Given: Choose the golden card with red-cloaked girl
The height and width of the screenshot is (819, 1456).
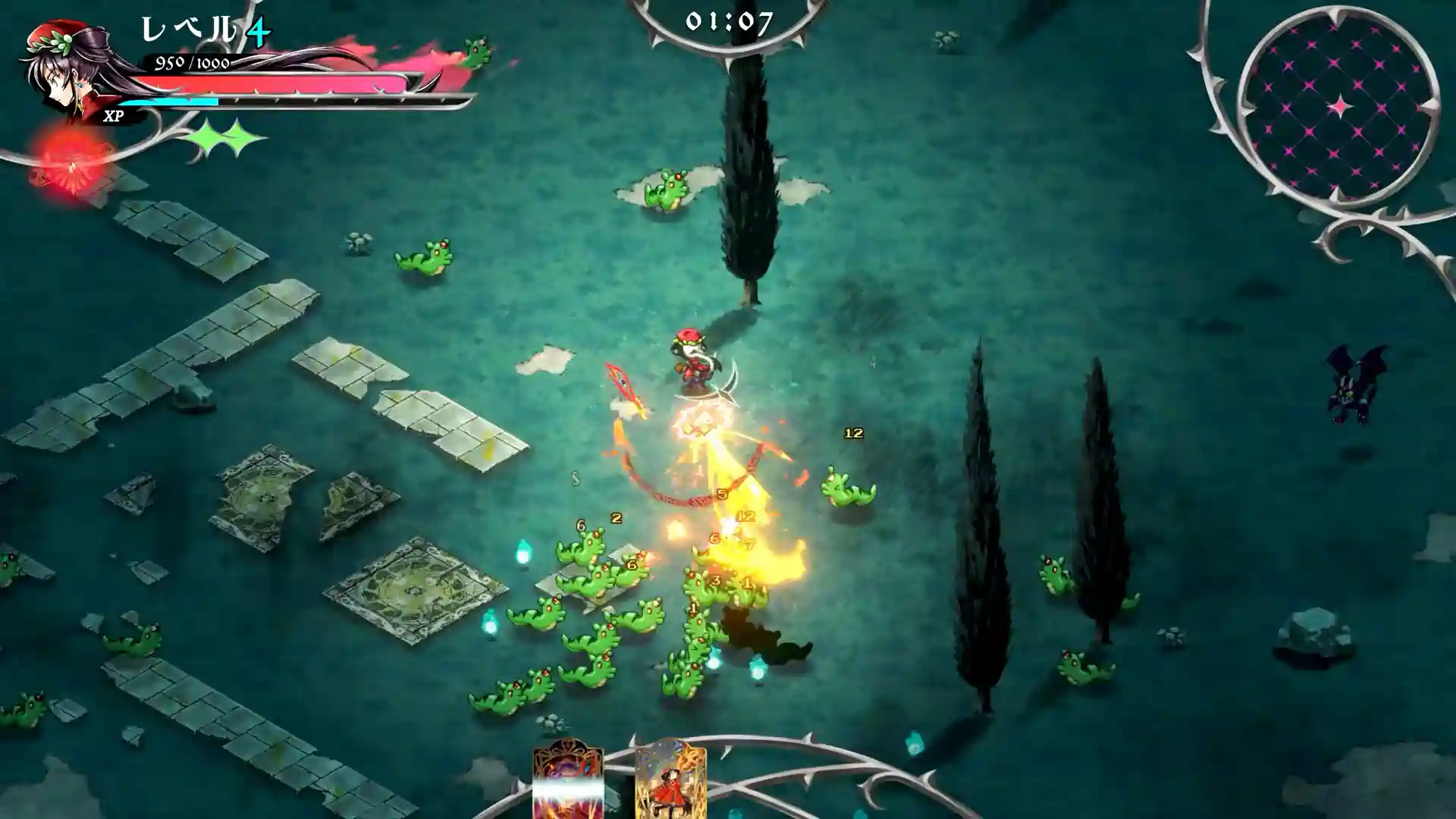Looking at the screenshot, I should point(670,781).
